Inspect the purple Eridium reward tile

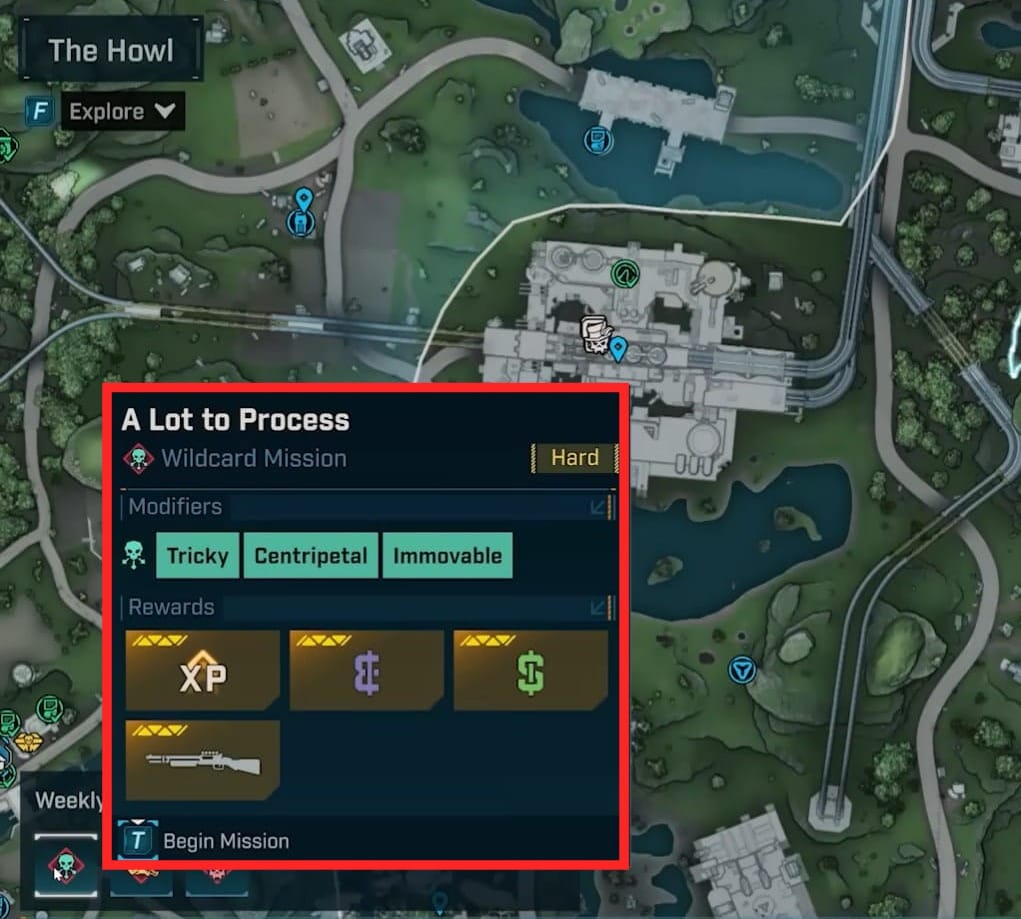(x=366, y=670)
